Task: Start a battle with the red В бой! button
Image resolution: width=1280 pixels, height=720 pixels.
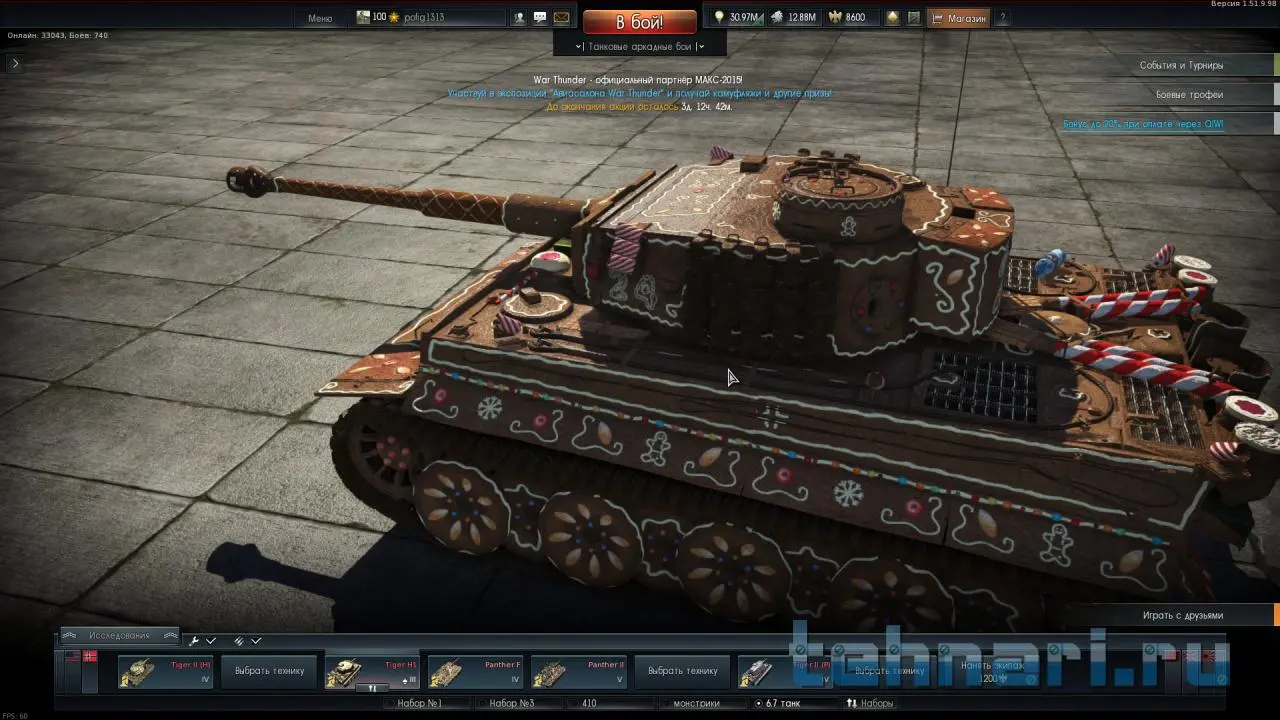Action: 639,22
